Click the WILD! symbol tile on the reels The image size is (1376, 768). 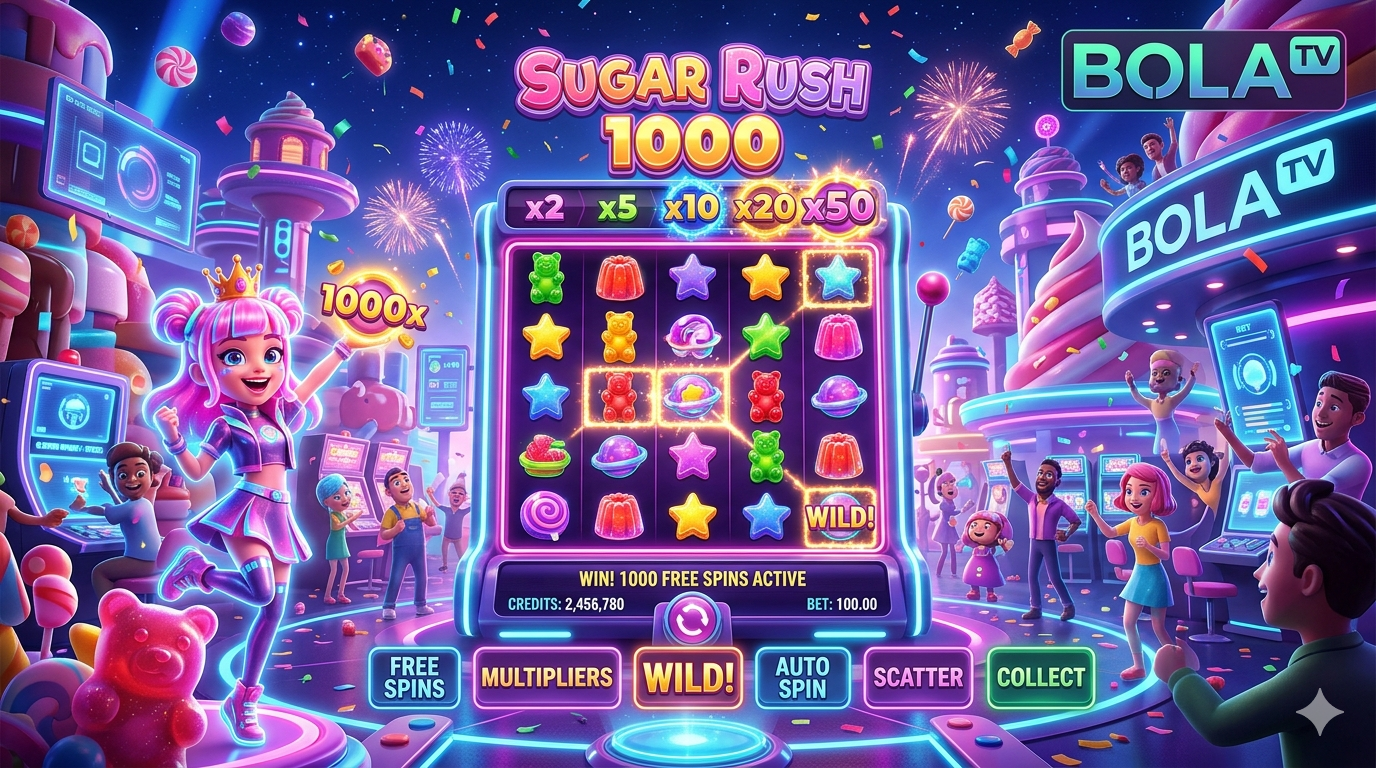(x=839, y=517)
